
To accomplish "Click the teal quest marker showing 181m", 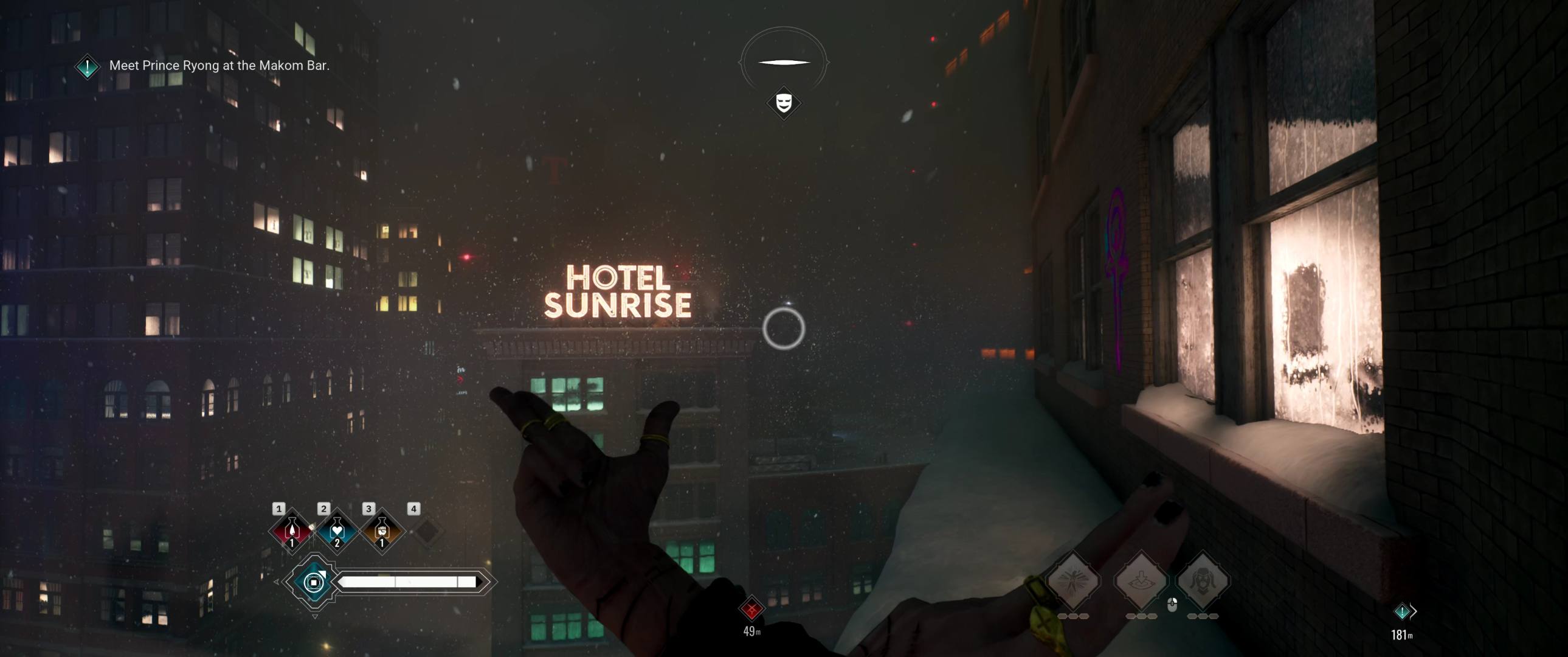I will click(1401, 611).
